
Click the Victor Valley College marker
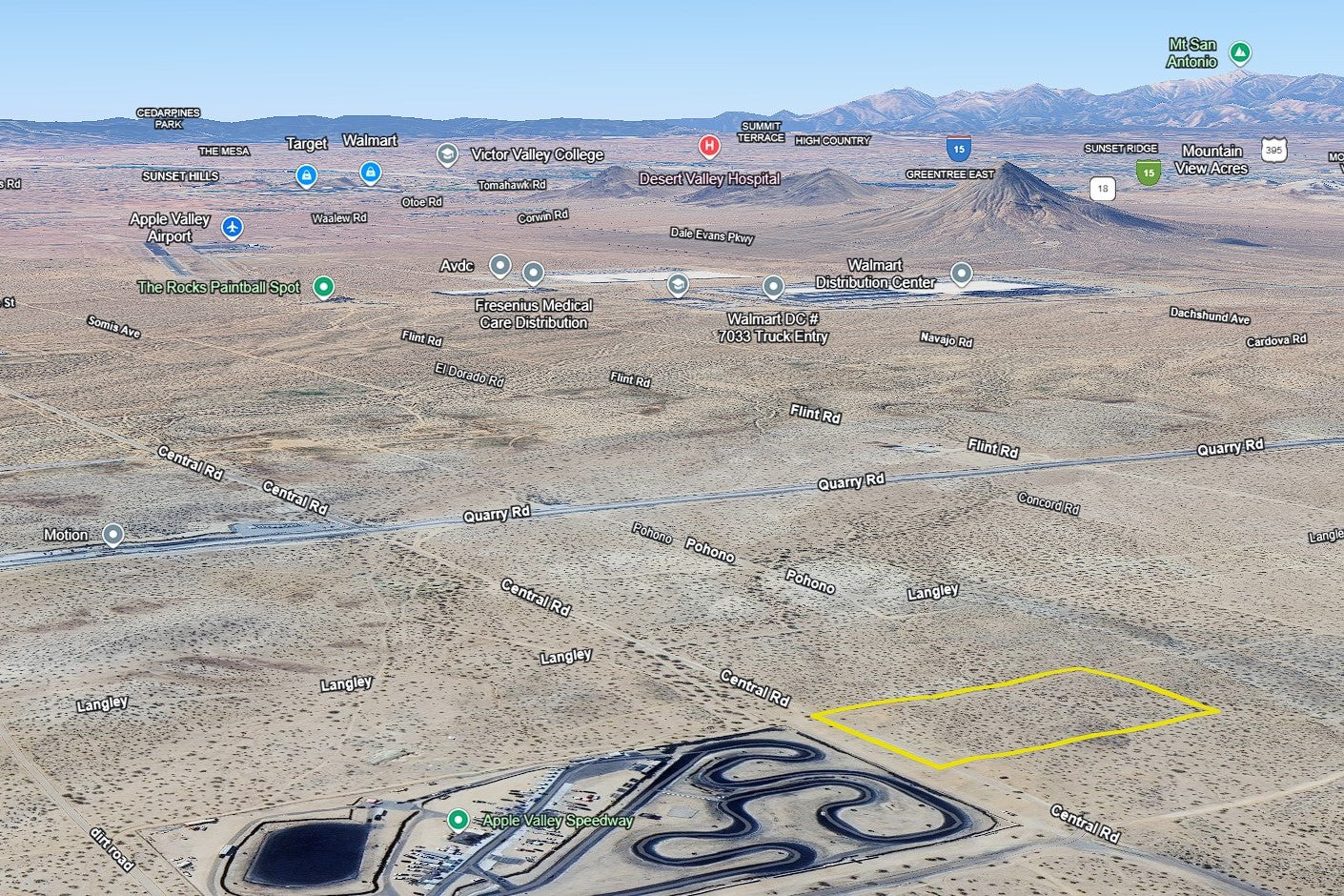click(447, 154)
